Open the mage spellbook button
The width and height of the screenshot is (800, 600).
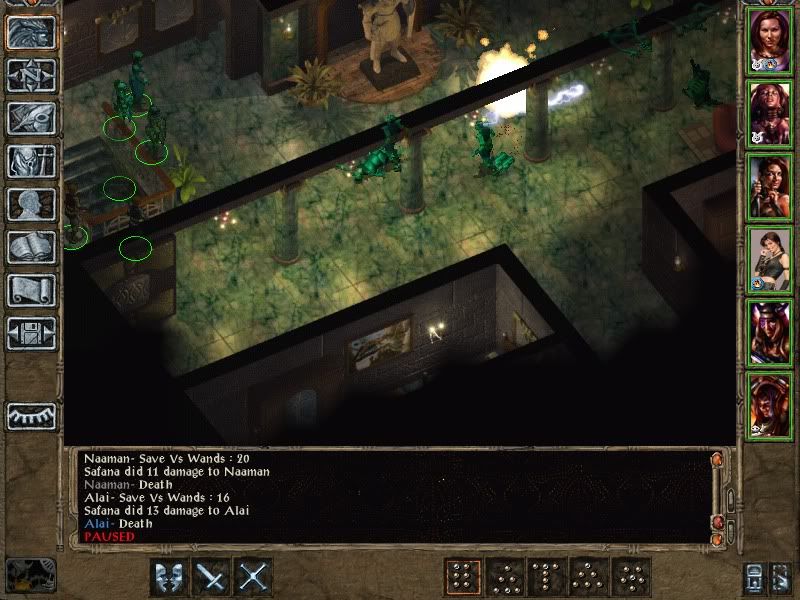[31, 247]
